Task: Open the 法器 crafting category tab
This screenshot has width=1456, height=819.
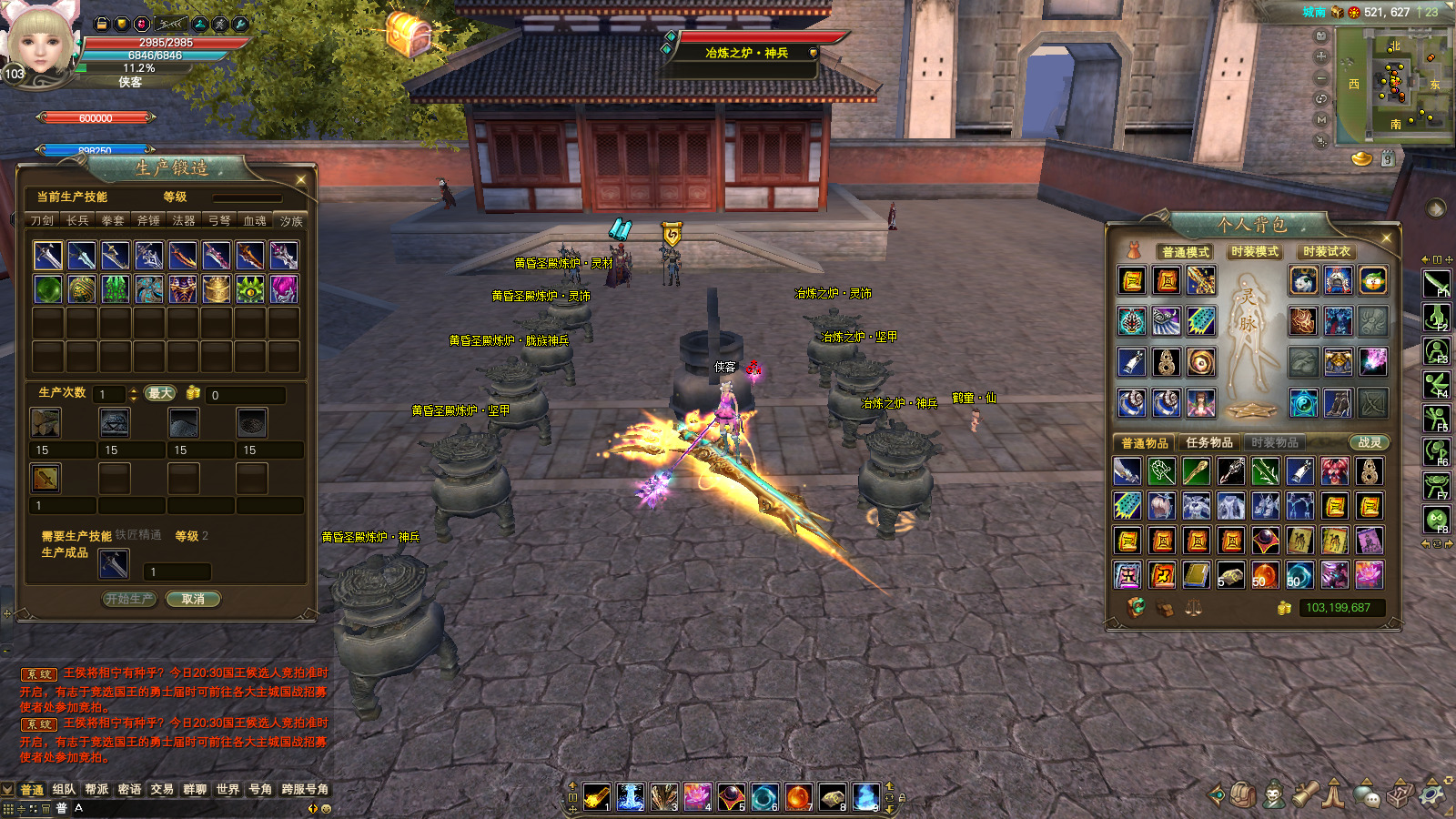Action: (x=184, y=220)
